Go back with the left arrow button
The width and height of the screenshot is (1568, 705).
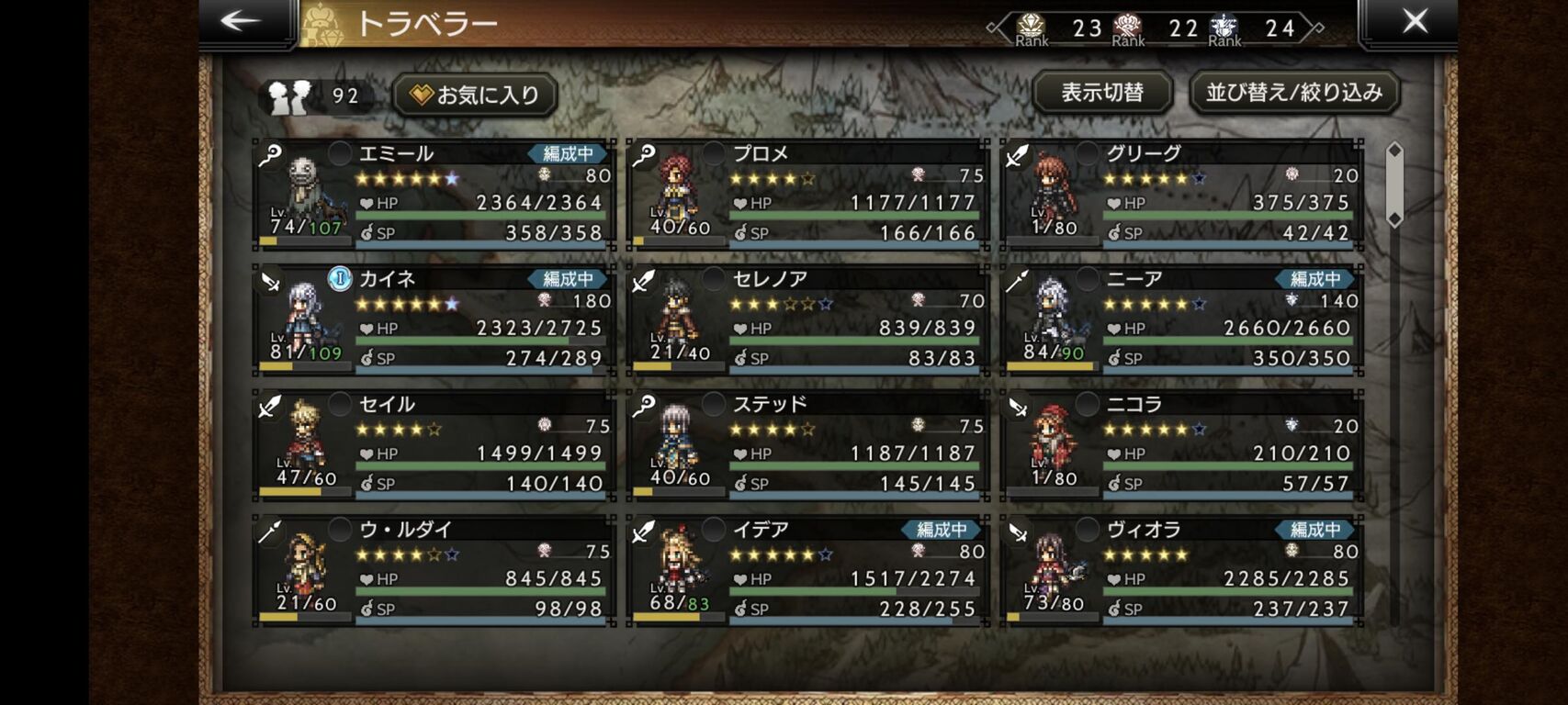point(242,22)
